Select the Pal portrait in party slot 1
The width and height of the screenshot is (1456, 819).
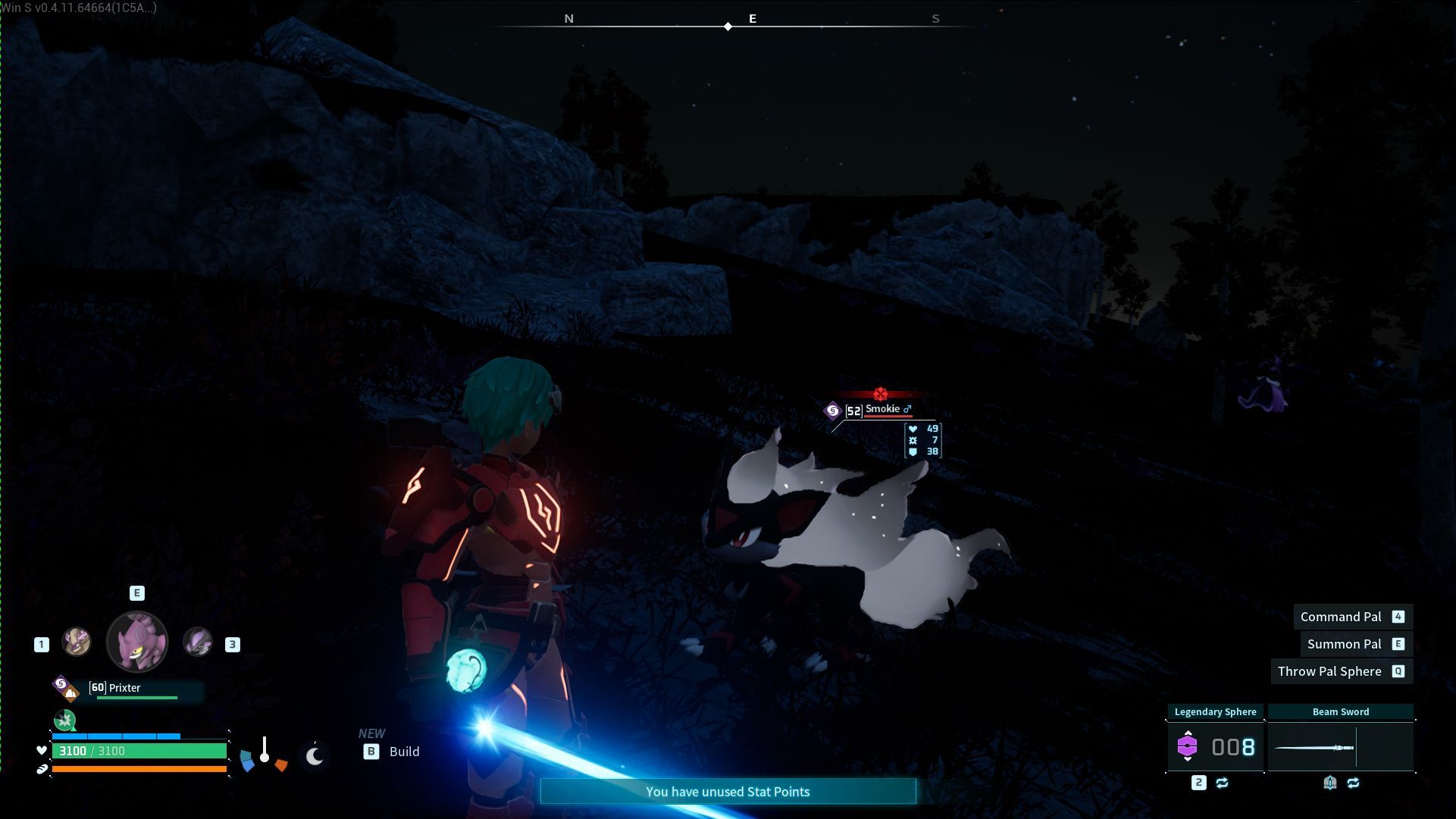pyautogui.click(x=77, y=642)
